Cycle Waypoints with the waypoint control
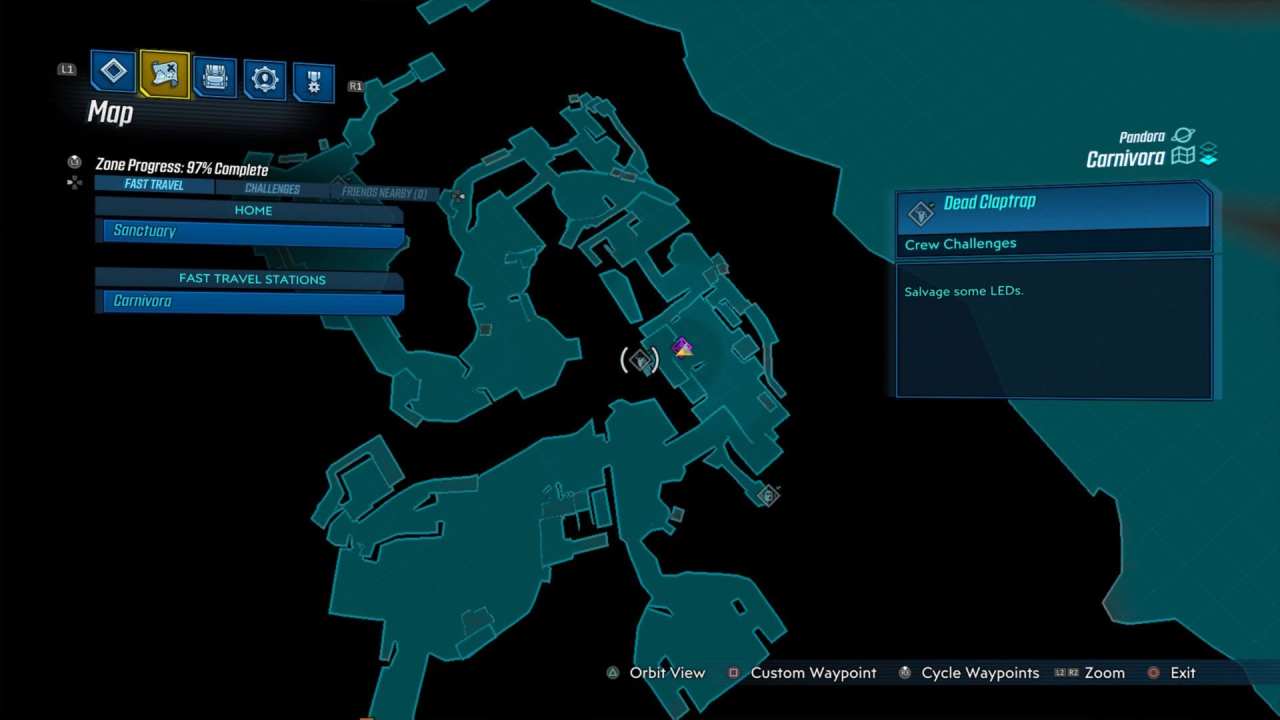The image size is (1280, 720). [977, 673]
